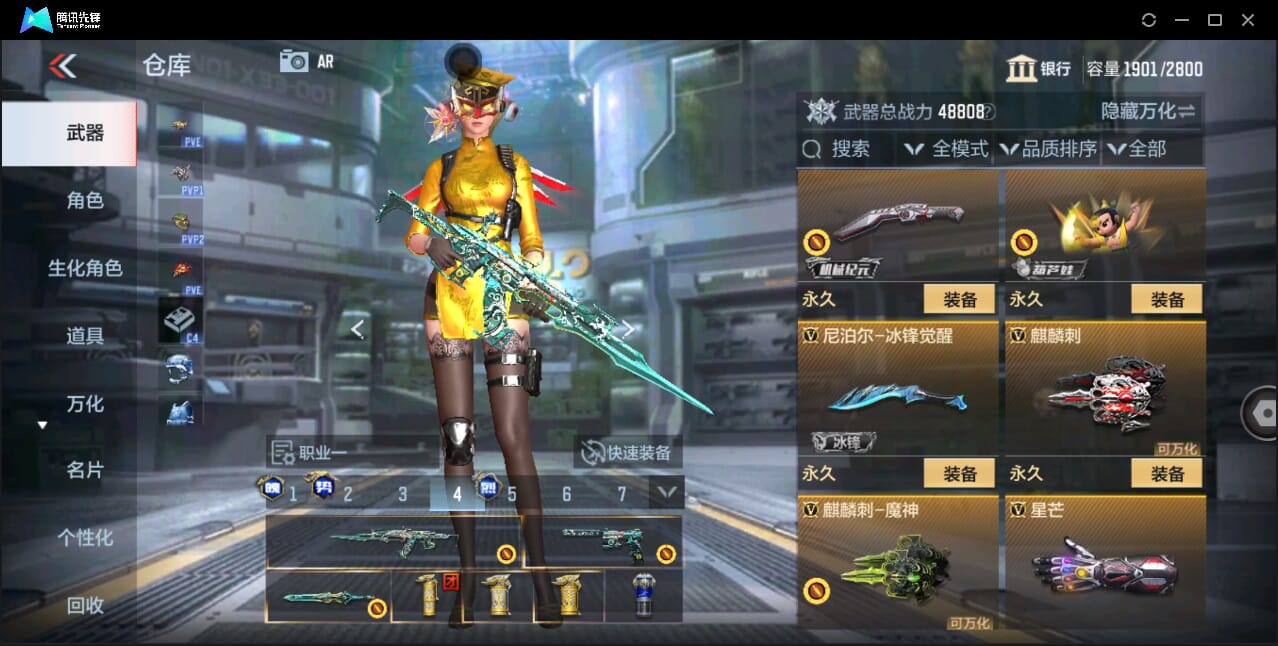Open the 回收 recycle section
The image size is (1278, 646).
click(x=85, y=605)
